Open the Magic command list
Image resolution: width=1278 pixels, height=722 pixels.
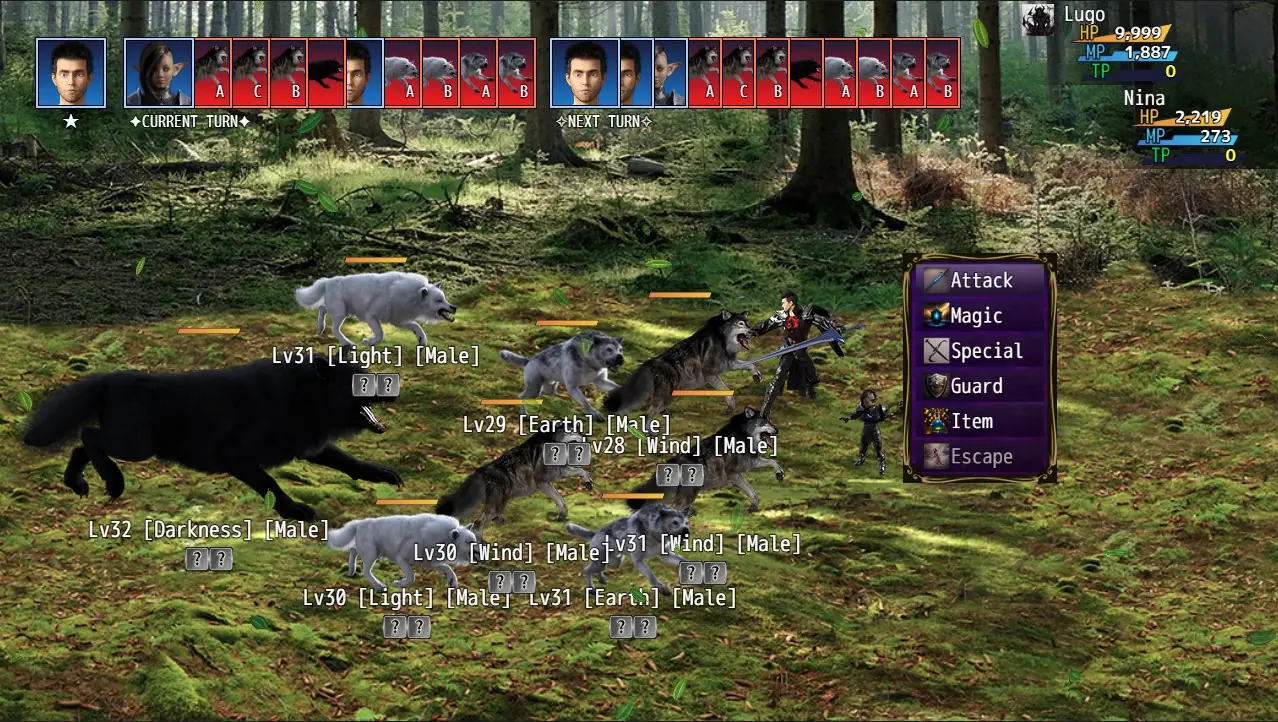[980, 316]
